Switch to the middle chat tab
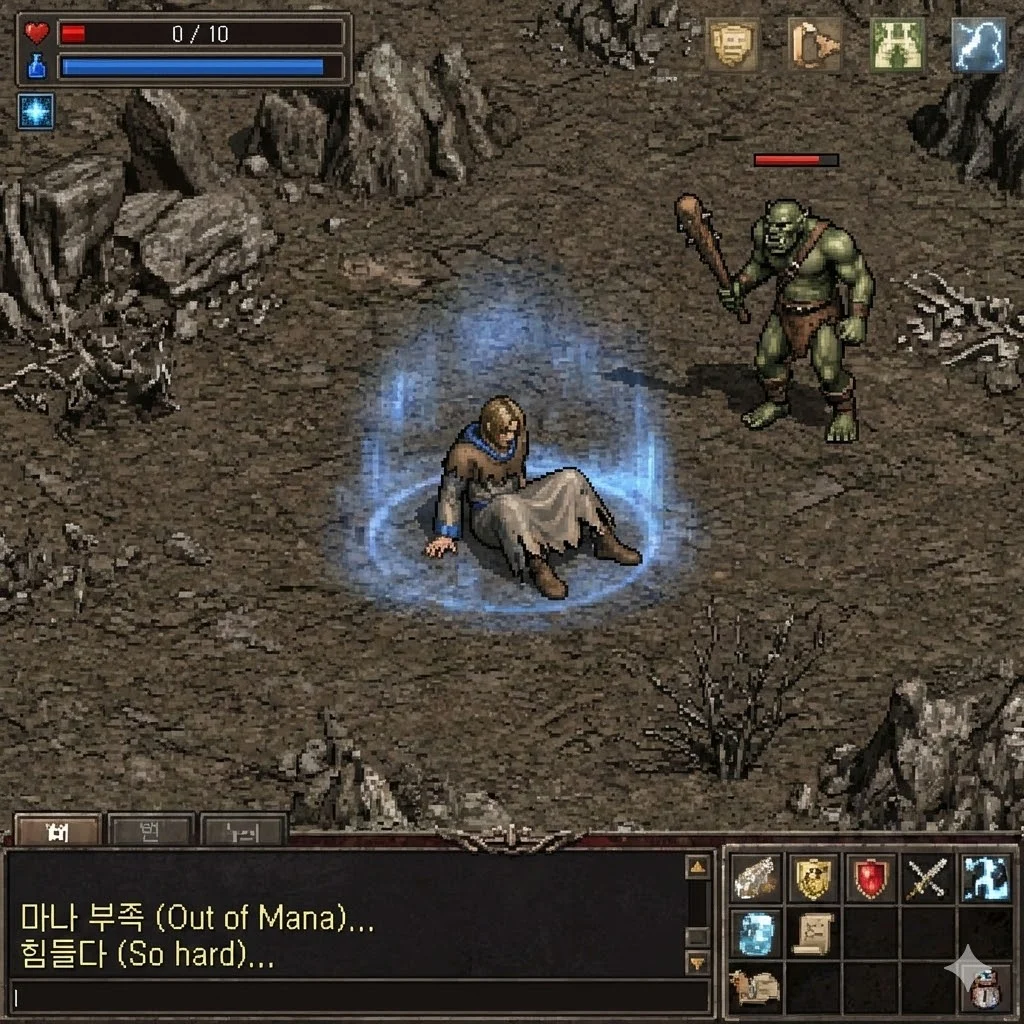The width and height of the screenshot is (1024, 1024). (x=150, y=831)
